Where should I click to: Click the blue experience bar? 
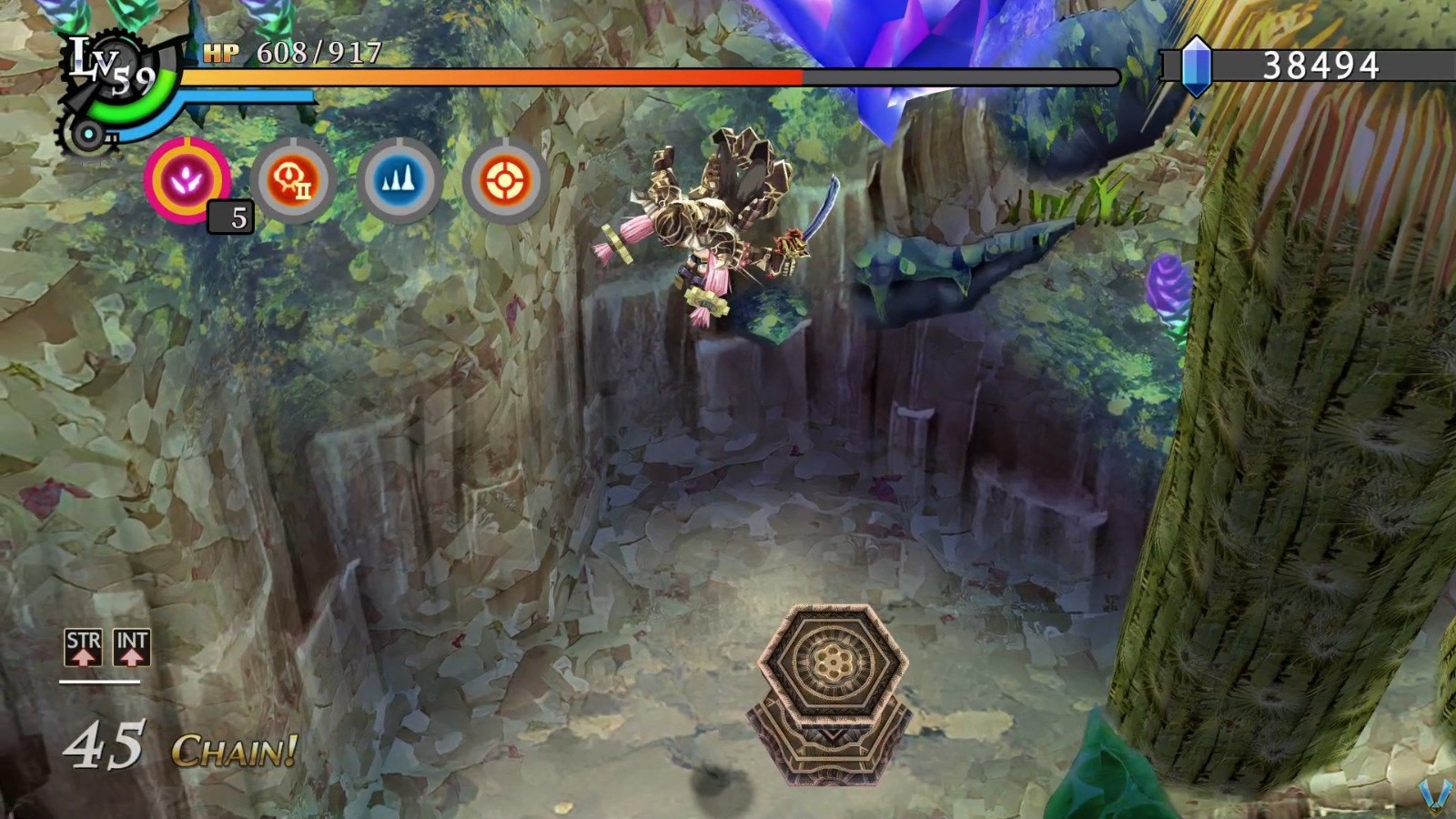[x=246, y=94]
